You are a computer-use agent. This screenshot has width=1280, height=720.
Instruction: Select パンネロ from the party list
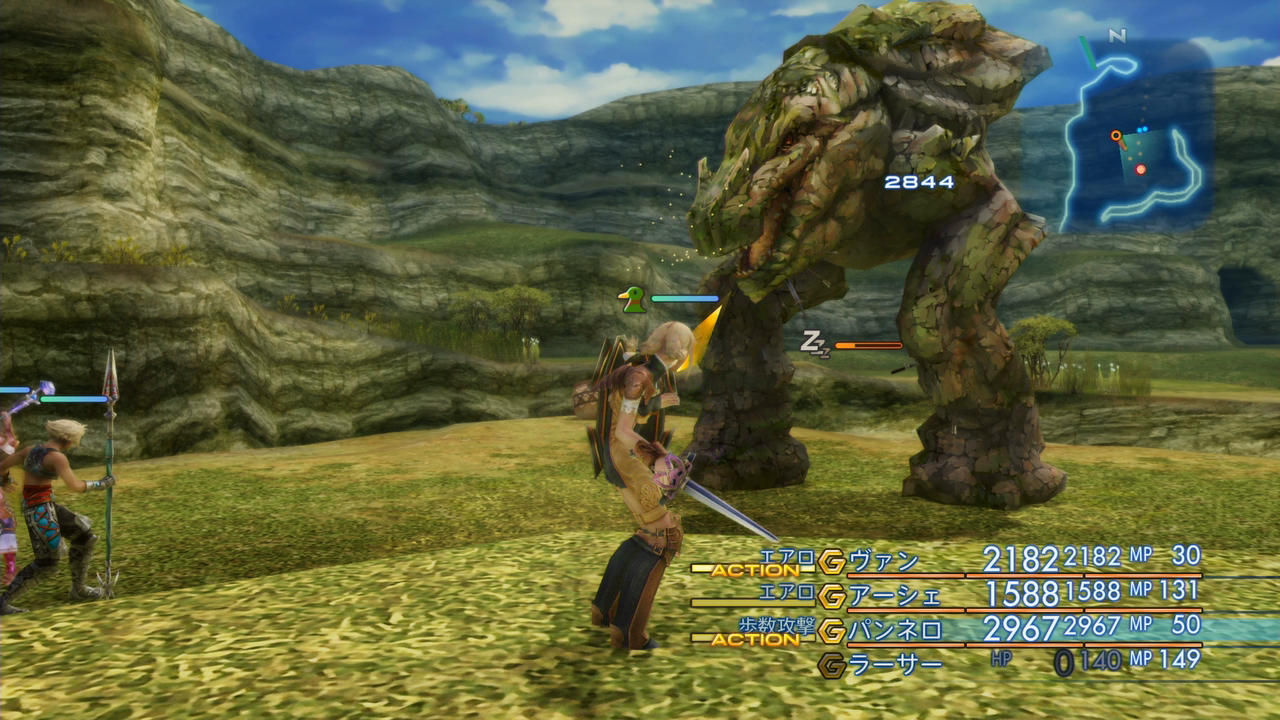[x=895, y=630]
